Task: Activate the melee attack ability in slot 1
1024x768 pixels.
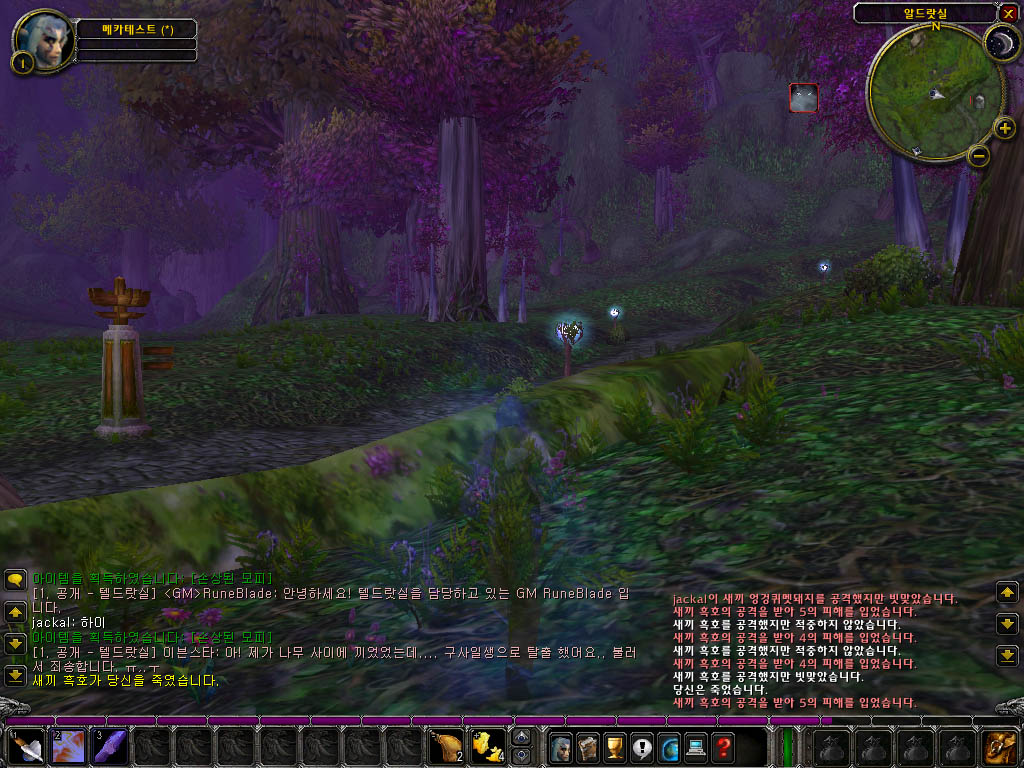Action: click(27, 747)
